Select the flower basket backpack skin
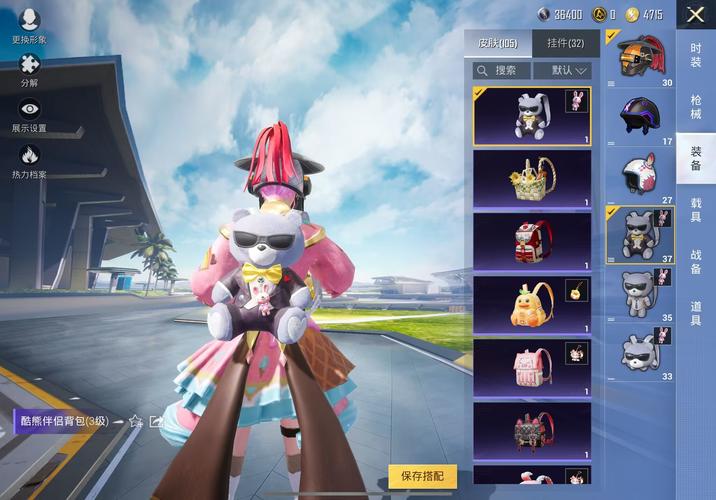 [x=532, y=179]
